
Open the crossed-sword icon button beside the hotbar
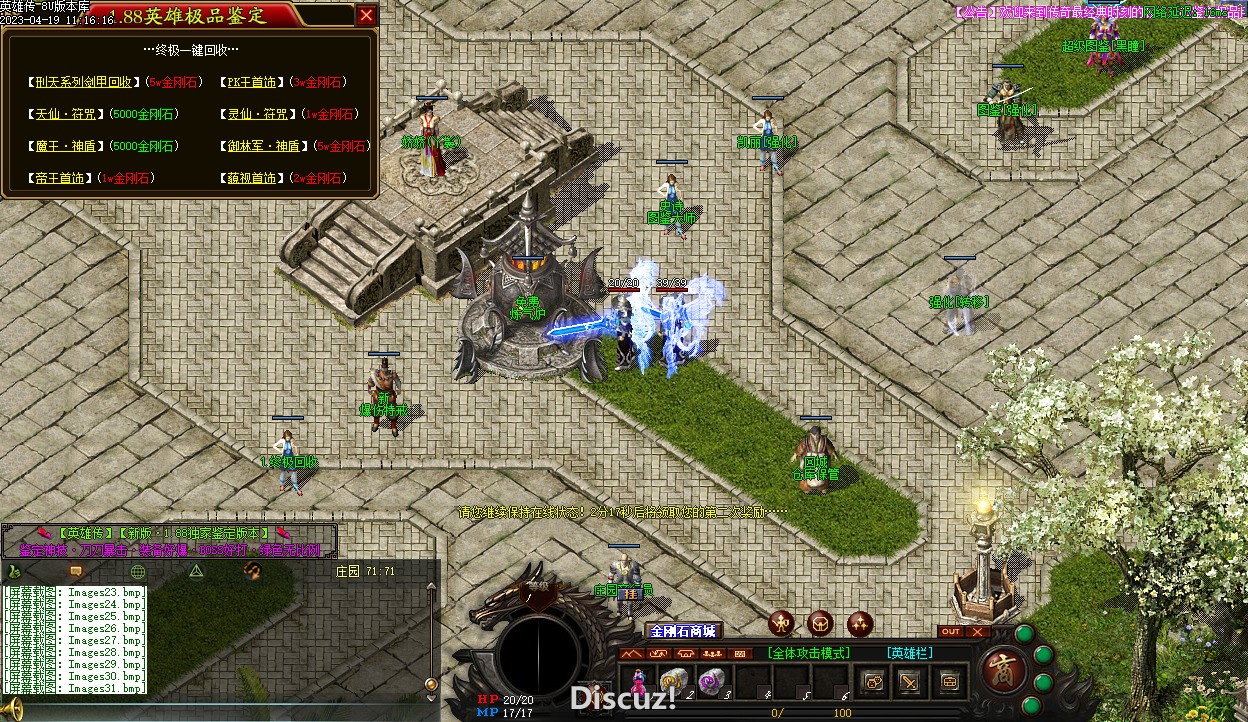(910, 682)
